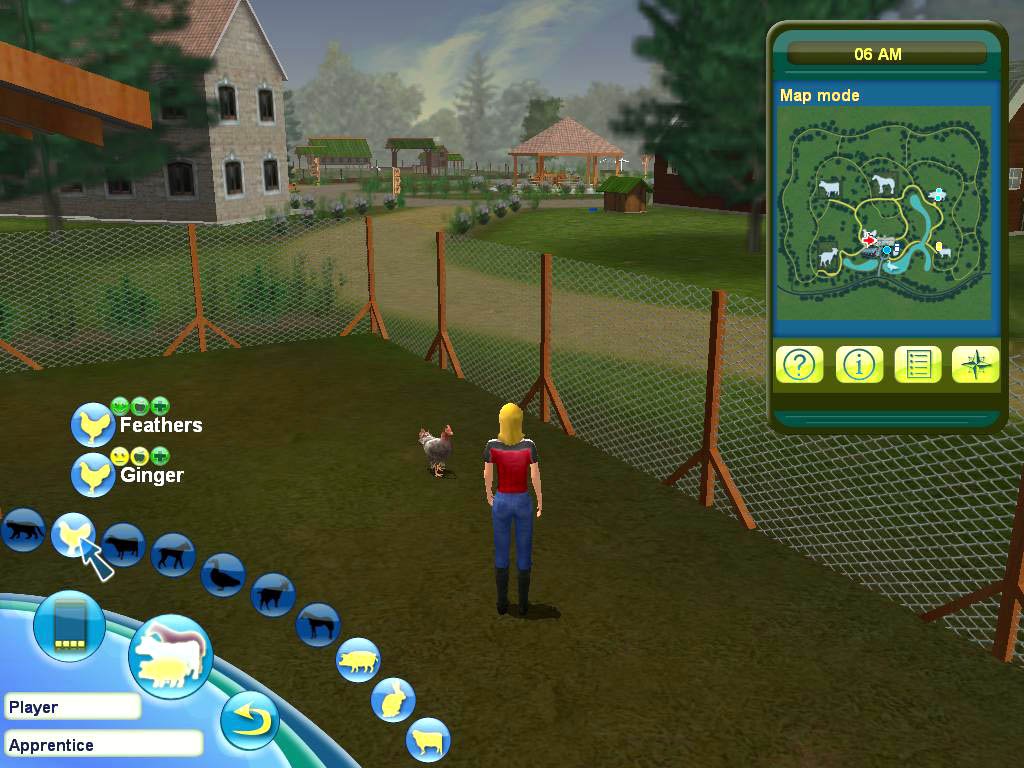Viewport: 1024px width, 768px height.
Task: Open the task list button
Action: (917, 365)
